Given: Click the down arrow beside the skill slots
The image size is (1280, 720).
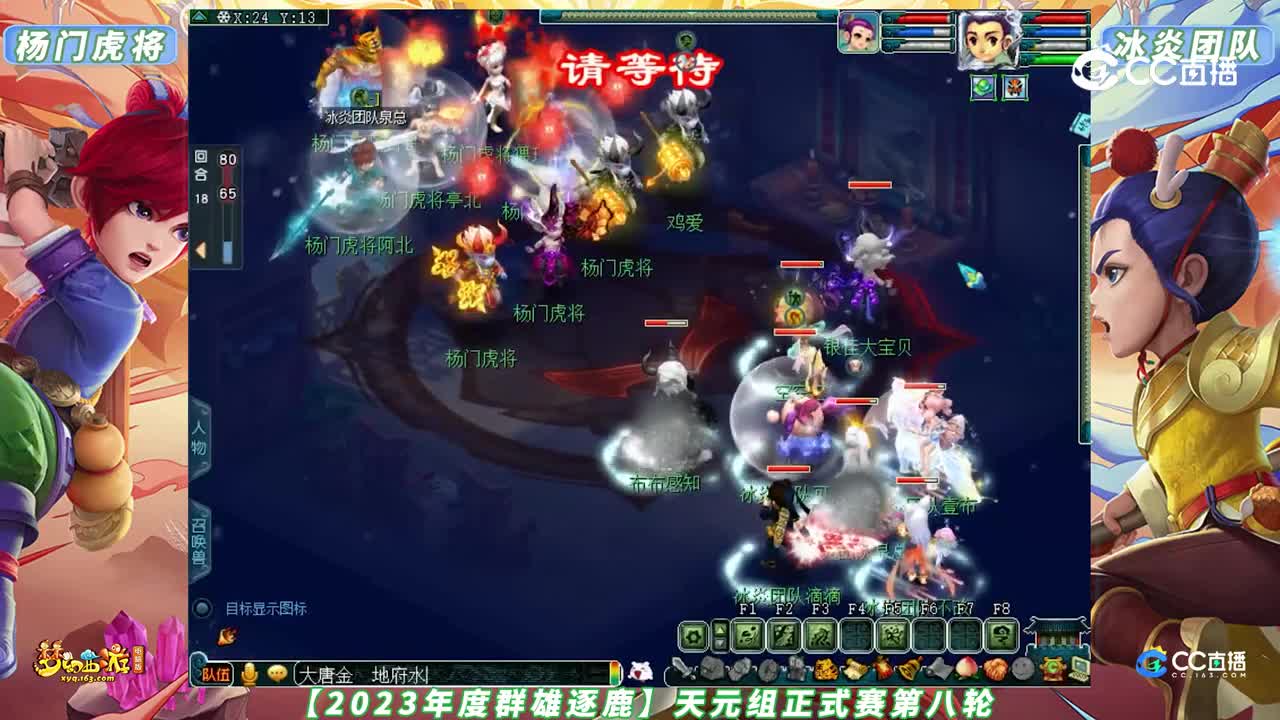Looking at the screenshot, I should click(720, 644).
